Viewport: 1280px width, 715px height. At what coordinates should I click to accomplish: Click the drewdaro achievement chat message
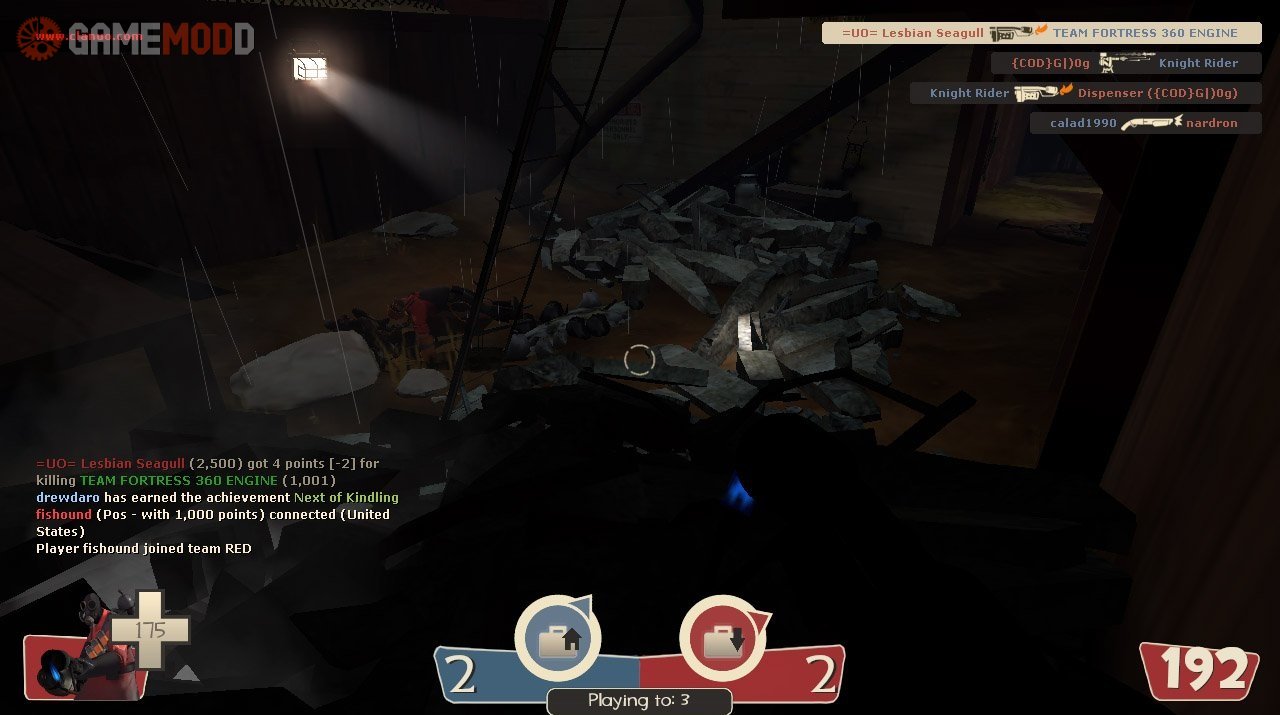click(x=217, y=497)
